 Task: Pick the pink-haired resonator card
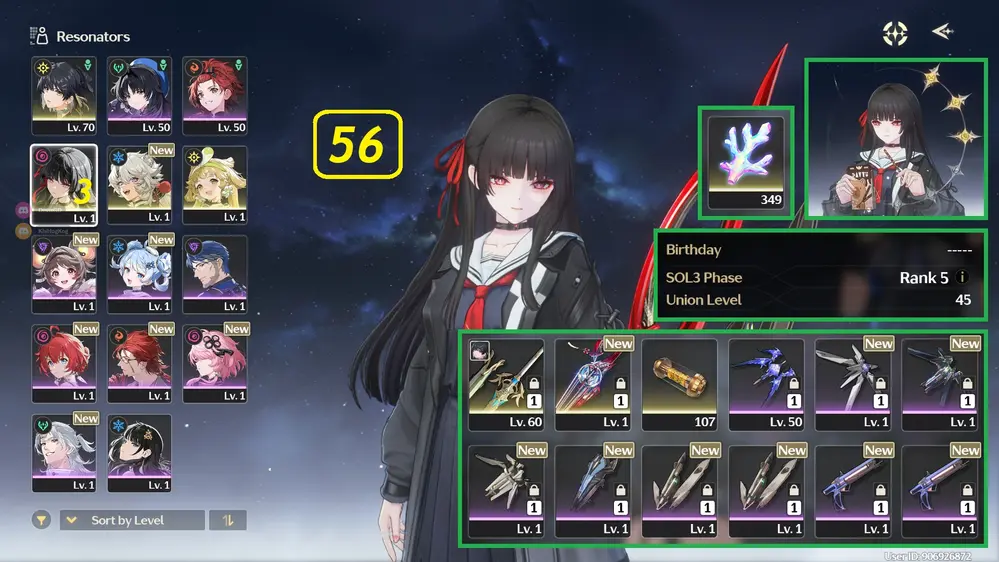point(214,363)
